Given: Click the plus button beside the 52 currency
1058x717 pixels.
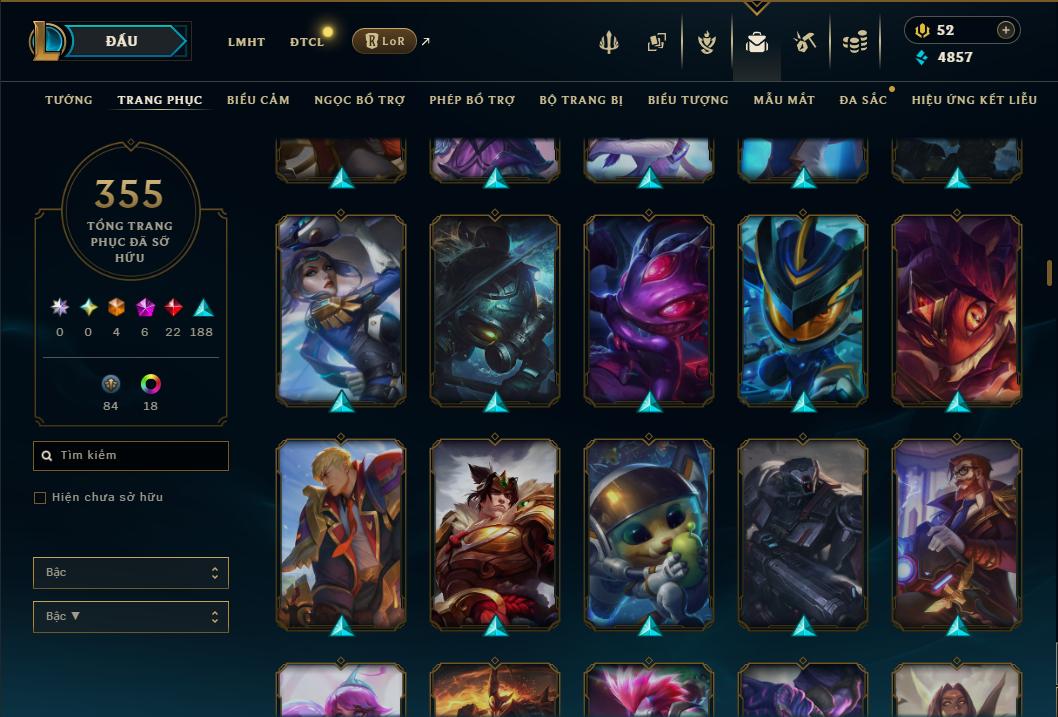Looking at the screenshot, I should [x=1005, y=30].
